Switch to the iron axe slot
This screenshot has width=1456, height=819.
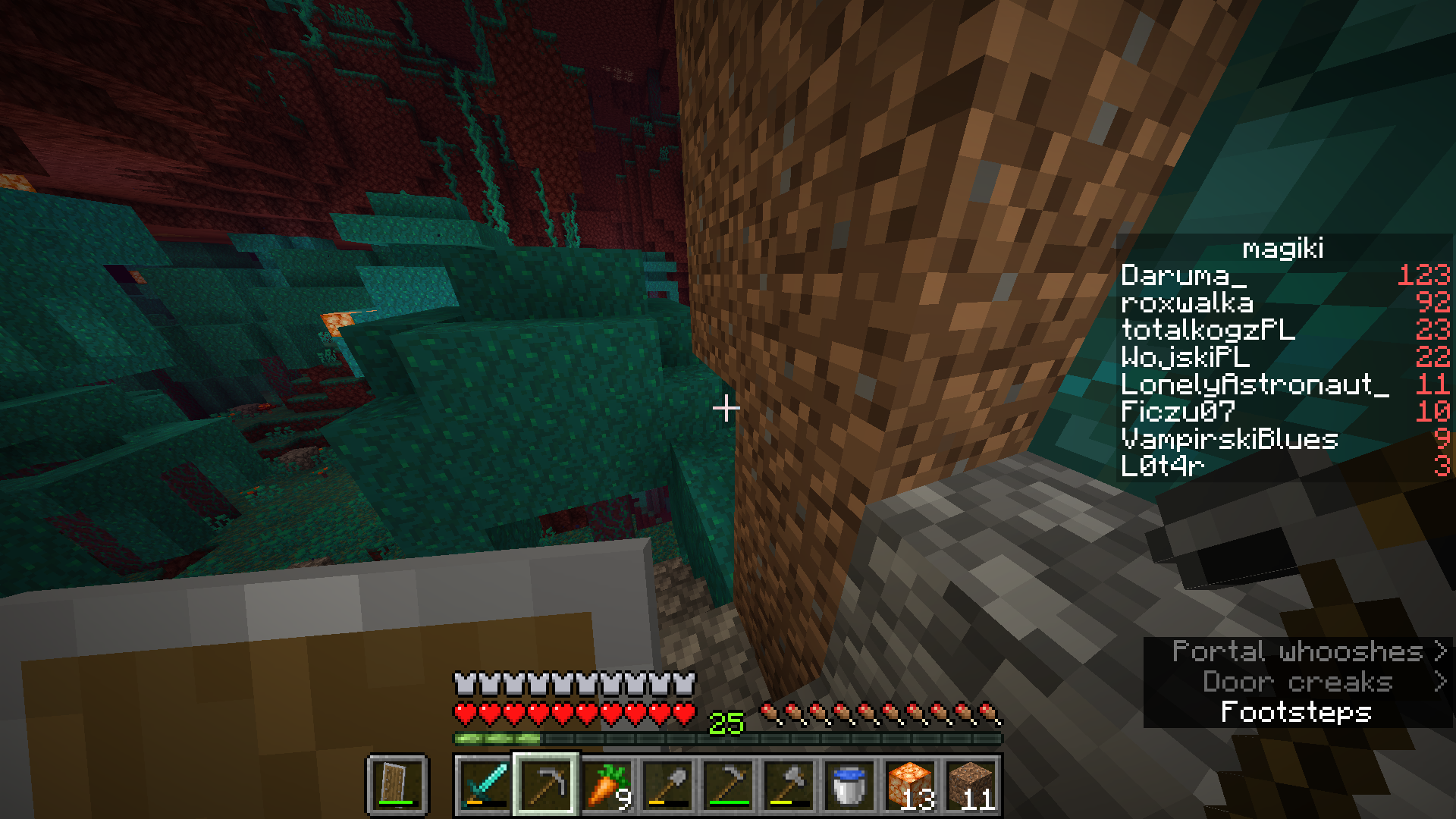click(x=789, y=784)
